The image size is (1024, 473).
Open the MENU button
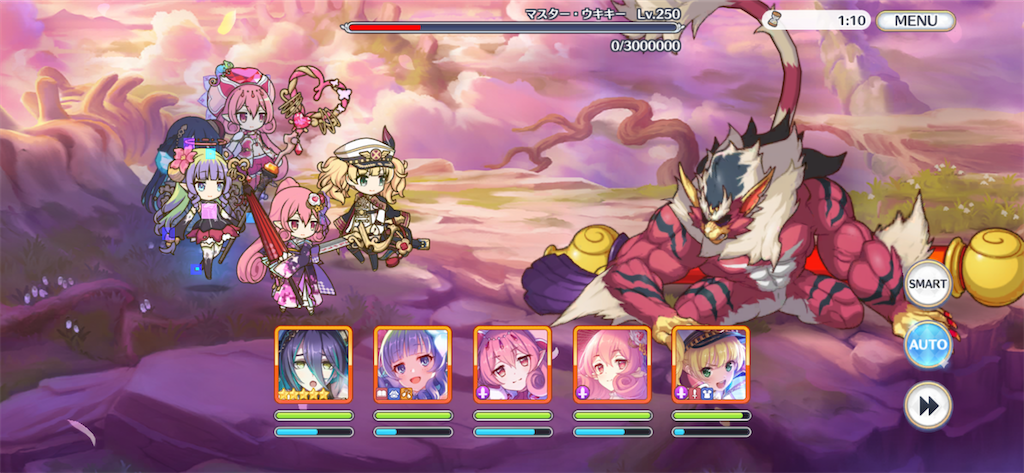[x=915, y=20]
